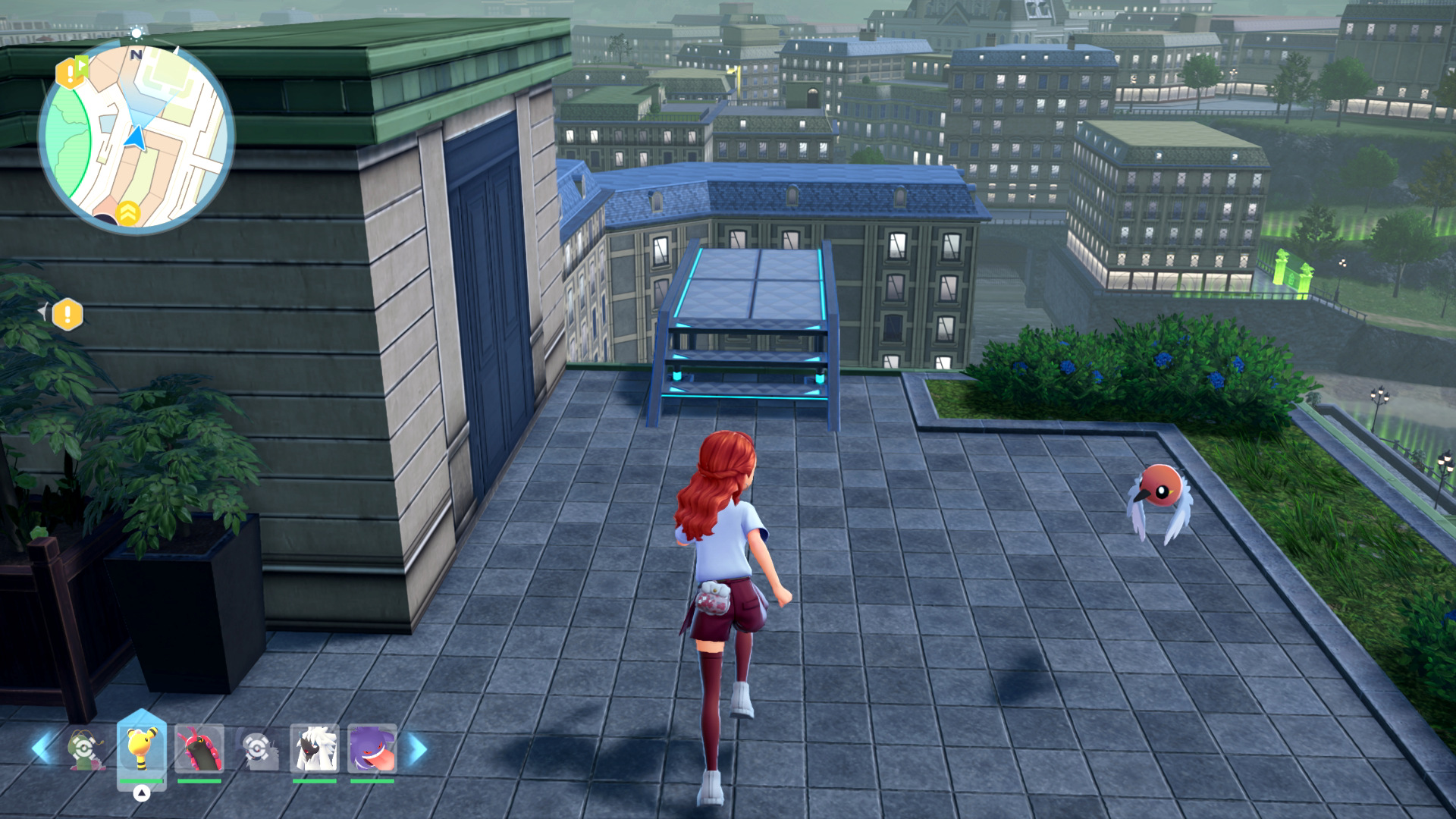The height and width of the screenshot is (819, 1456).
Task: Cycle party right with the blue arrow
Action: point(417,749)
